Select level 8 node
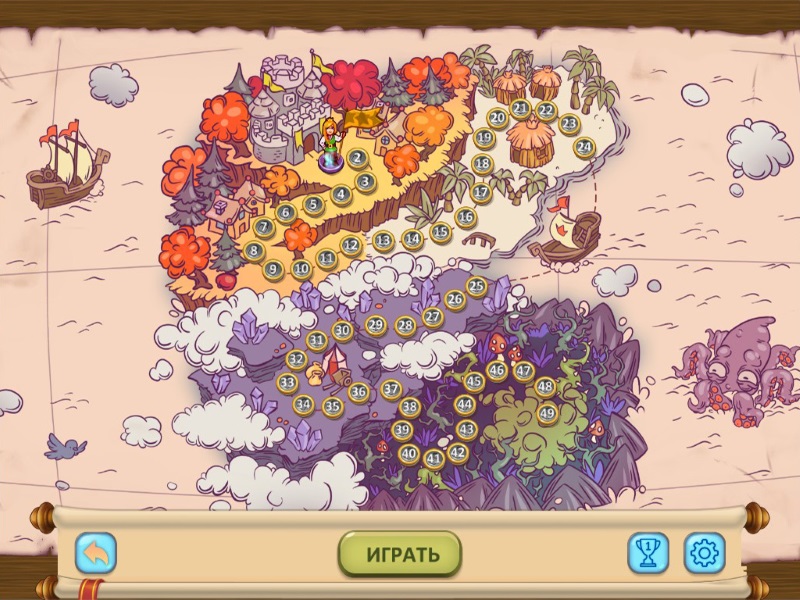Image resolution: width=800 pixels, height=600 pixels. (254, 251)
